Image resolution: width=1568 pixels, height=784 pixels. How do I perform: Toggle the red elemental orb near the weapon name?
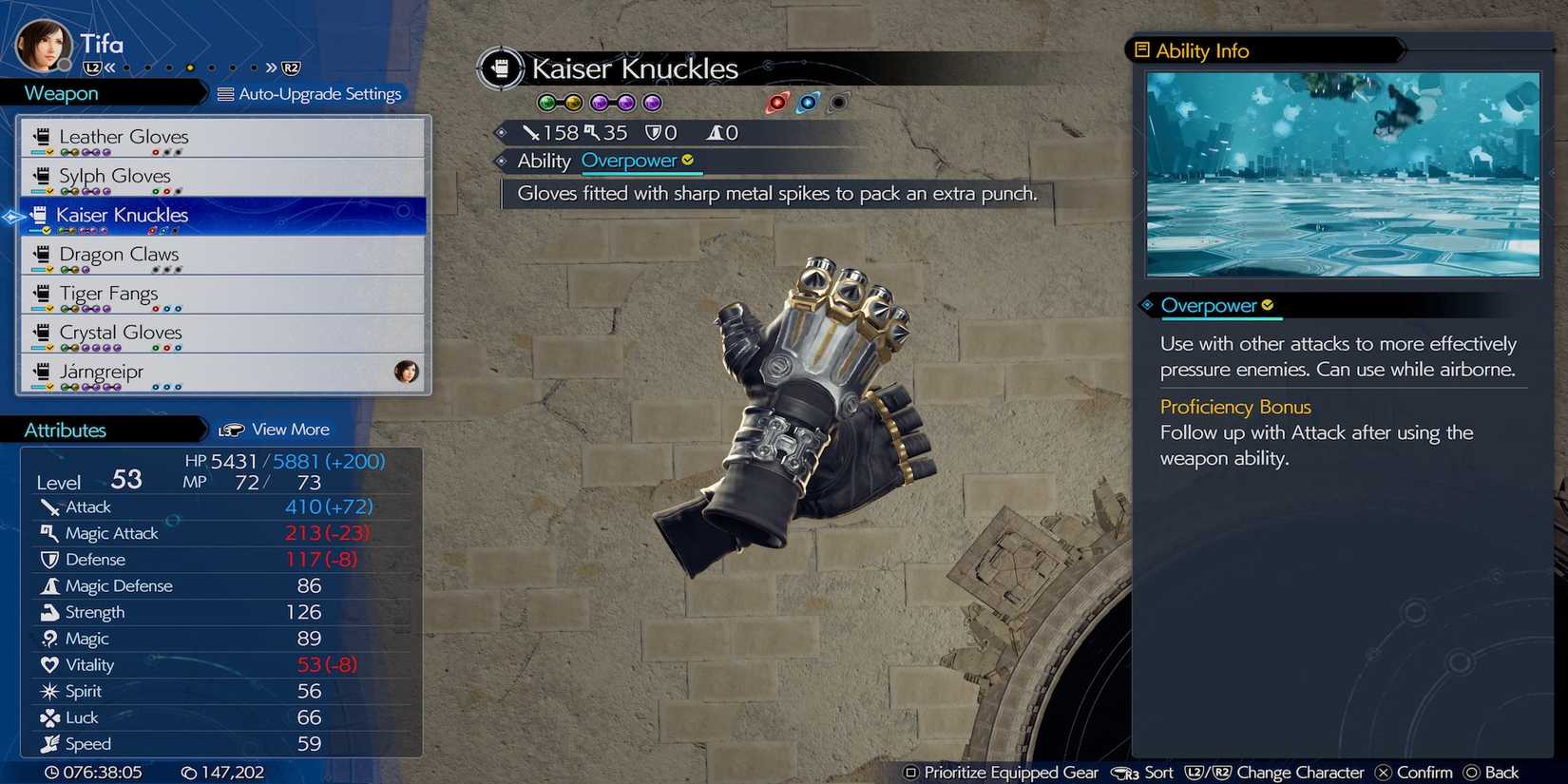click(777, 102)
